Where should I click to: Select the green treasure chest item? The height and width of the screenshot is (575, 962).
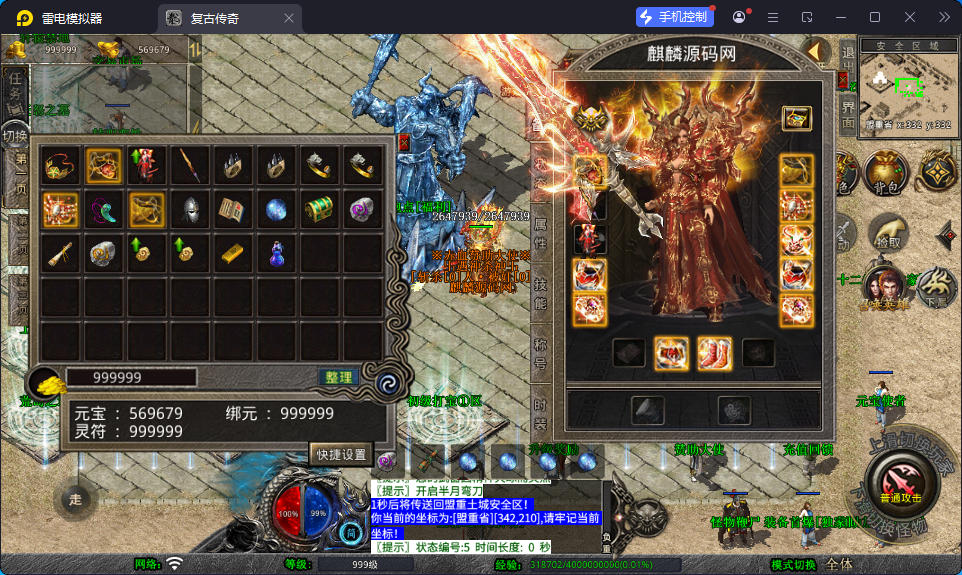coord(320,209)
